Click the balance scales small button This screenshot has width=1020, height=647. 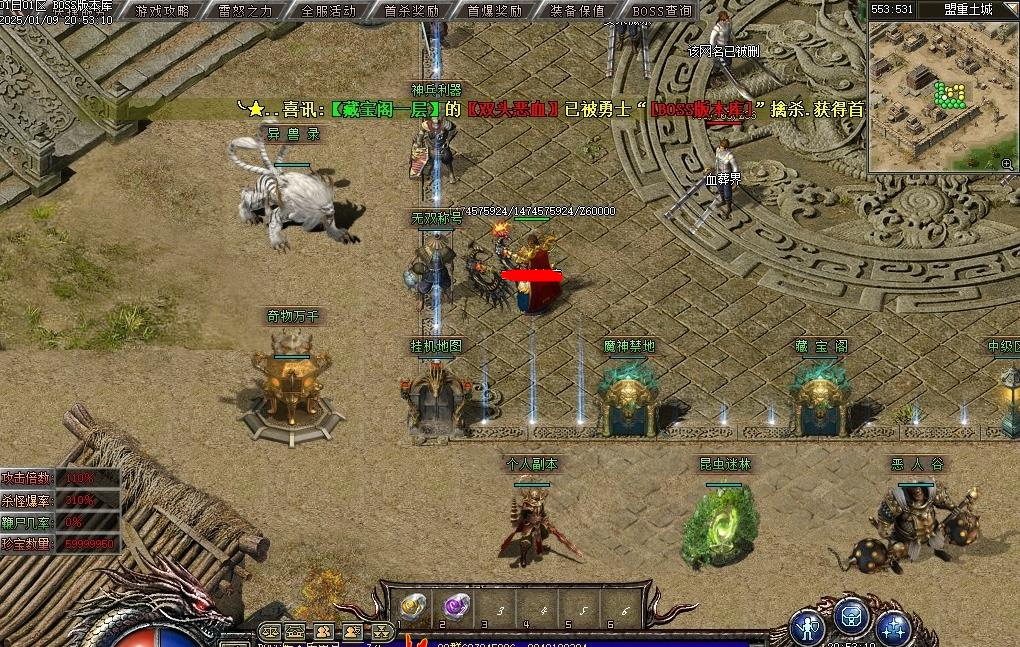(x=269, y=632)
